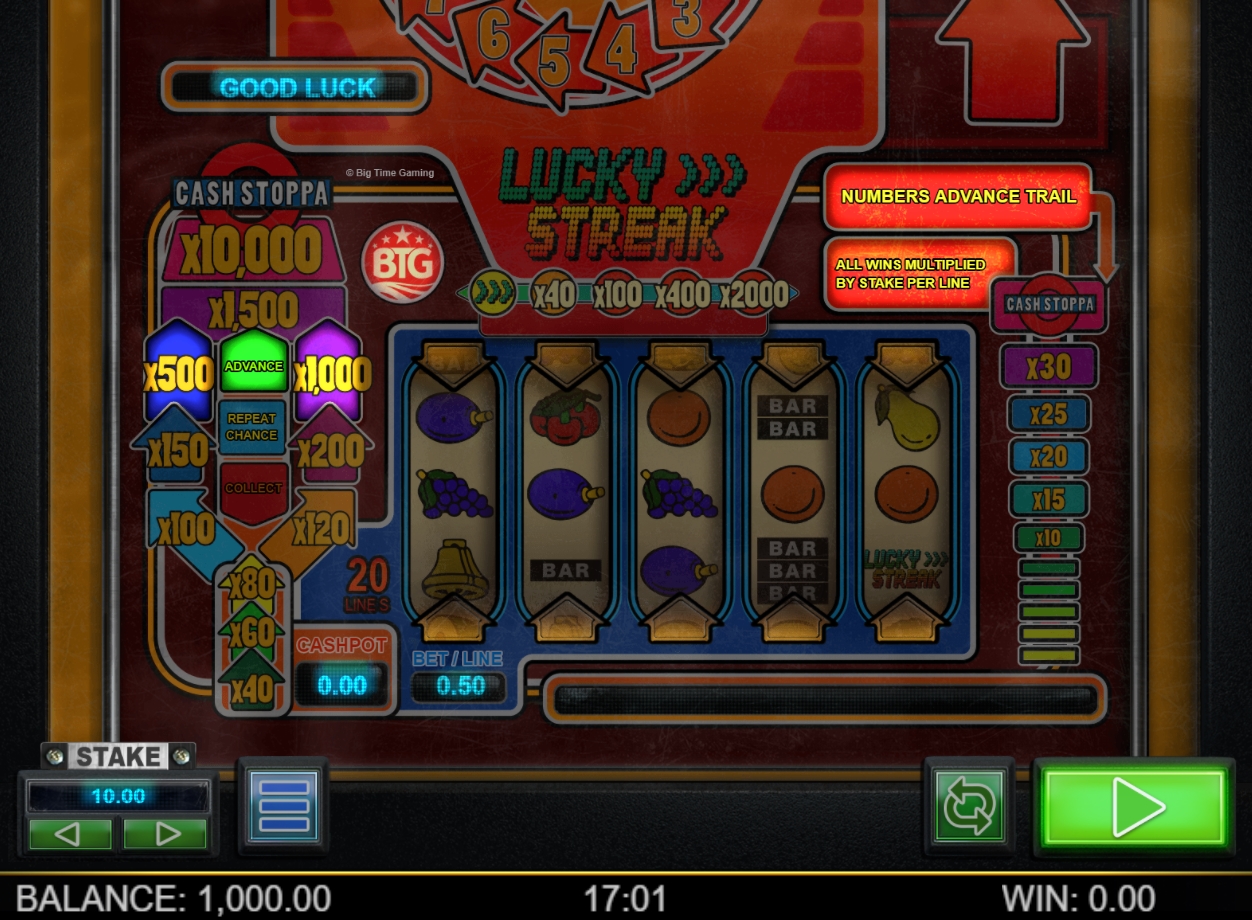
Task: Spin the reels with the green play button
Action: (x=1134, y=806)
